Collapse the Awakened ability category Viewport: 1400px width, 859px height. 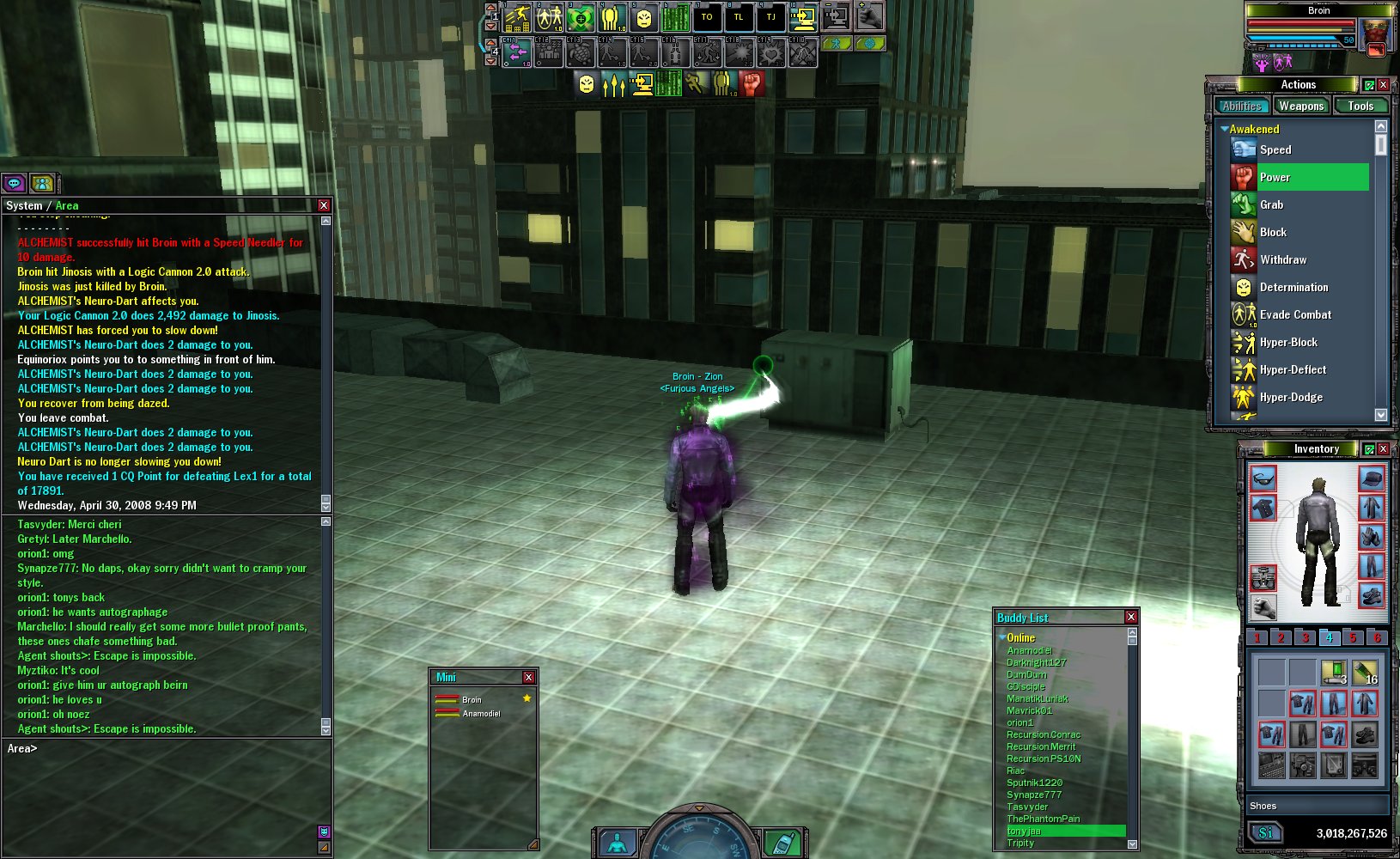(x=1225, y=129)
